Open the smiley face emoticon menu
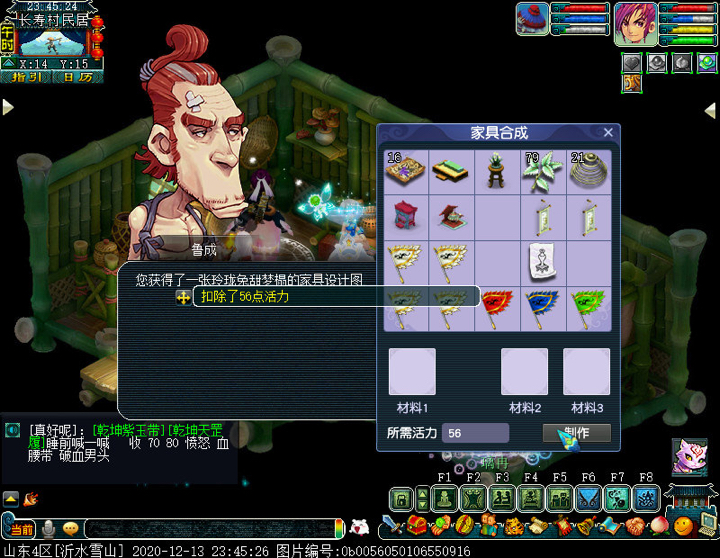720x558 pixels. pyautogui.click(x=71, y=528)
